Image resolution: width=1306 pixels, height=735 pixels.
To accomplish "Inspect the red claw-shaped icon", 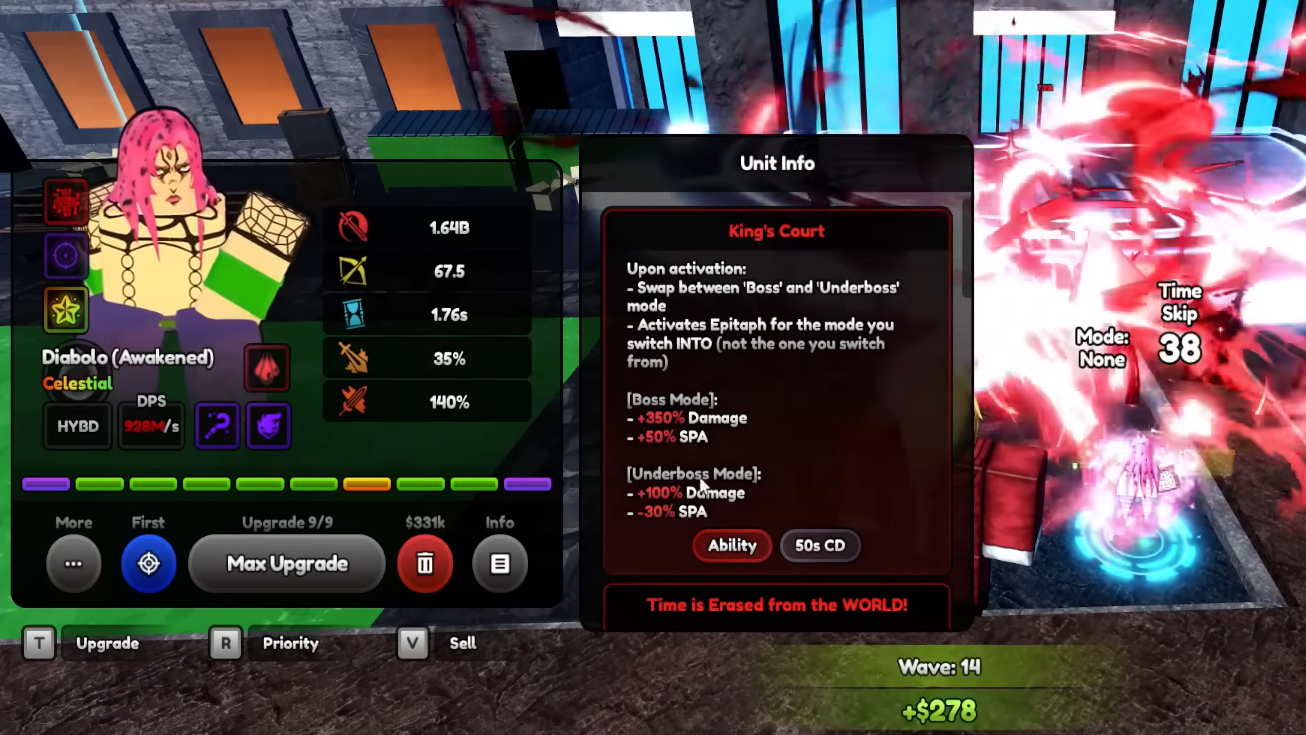I will point(267,368).
